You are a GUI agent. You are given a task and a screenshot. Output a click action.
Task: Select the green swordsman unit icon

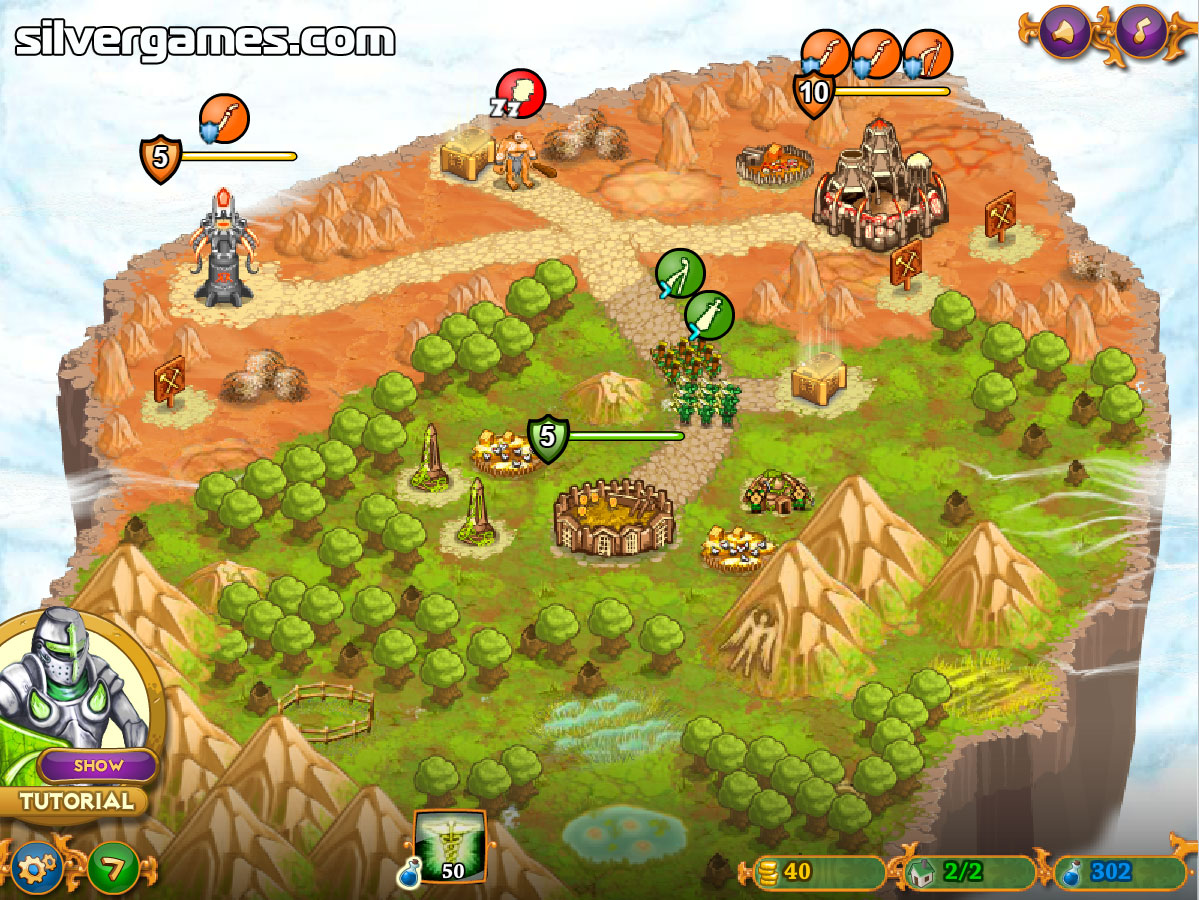(709, 316)
